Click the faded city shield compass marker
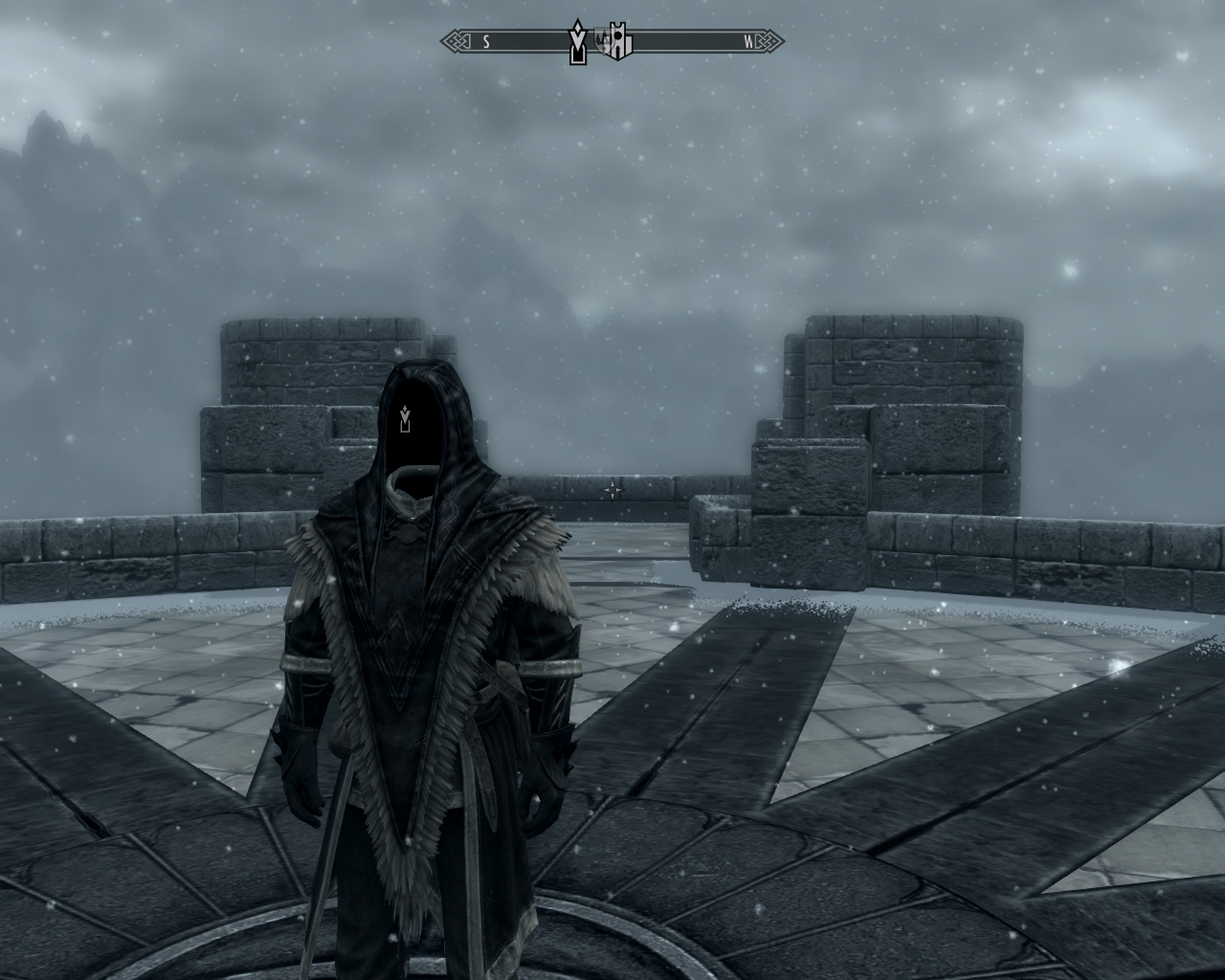This screenshot has width=1225, height=980. point(602,39)
